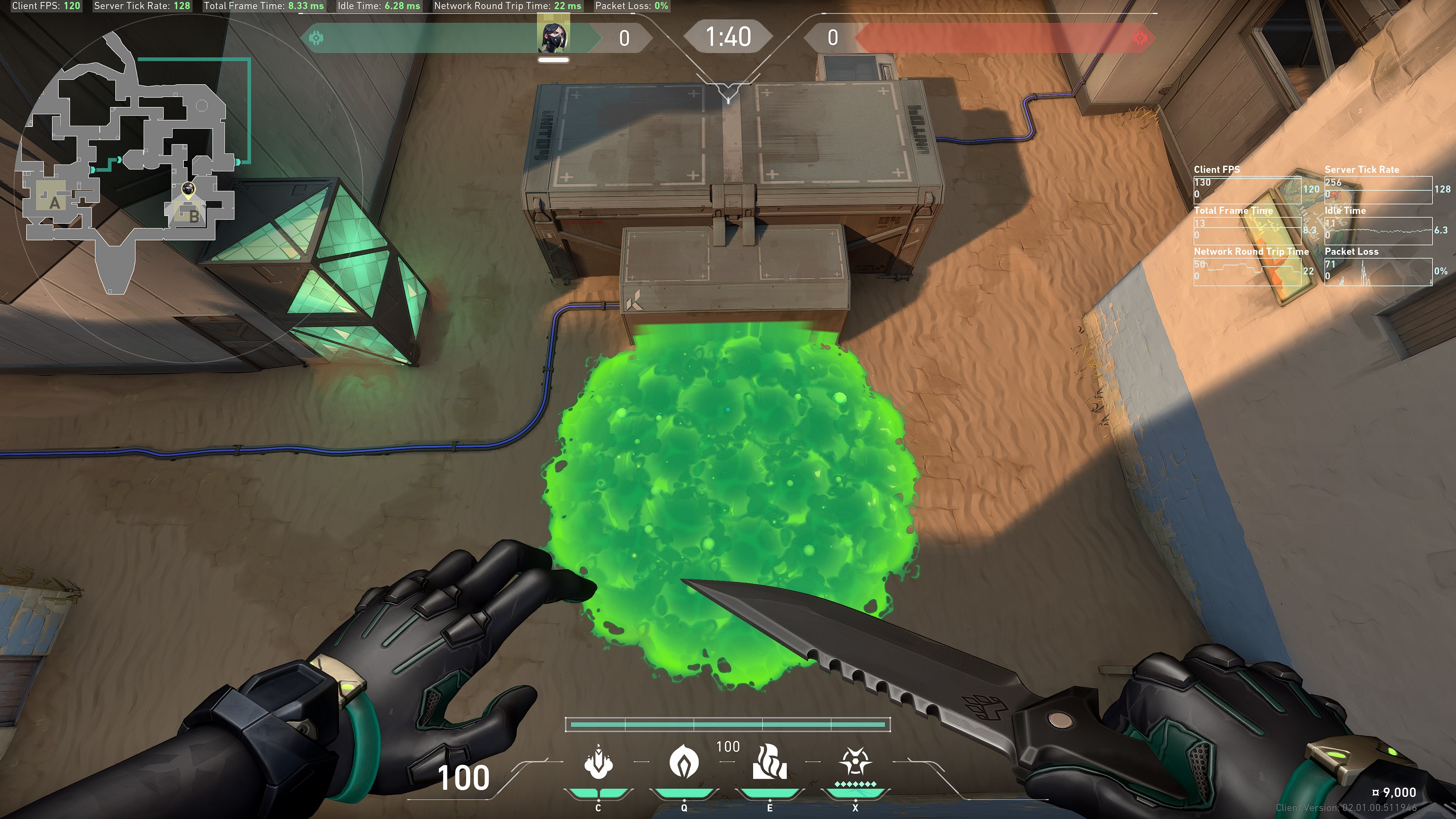Image resolution: width=1456 pixels, height=819 pixels.
Task: Select the B site marker on minimap
Action: click(193, 215)
